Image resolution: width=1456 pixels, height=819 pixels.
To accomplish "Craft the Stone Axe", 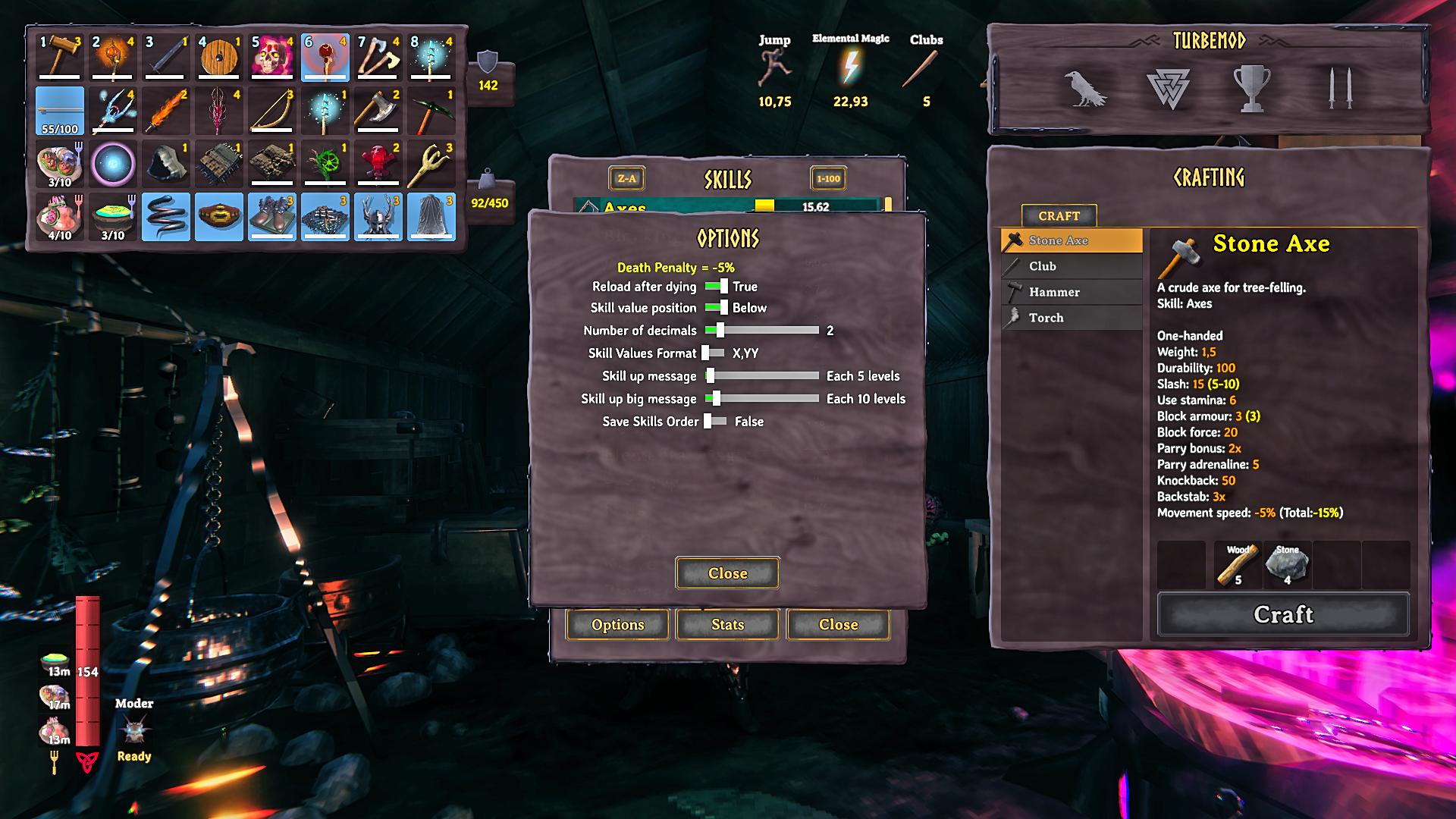I will click(1282, 614).
